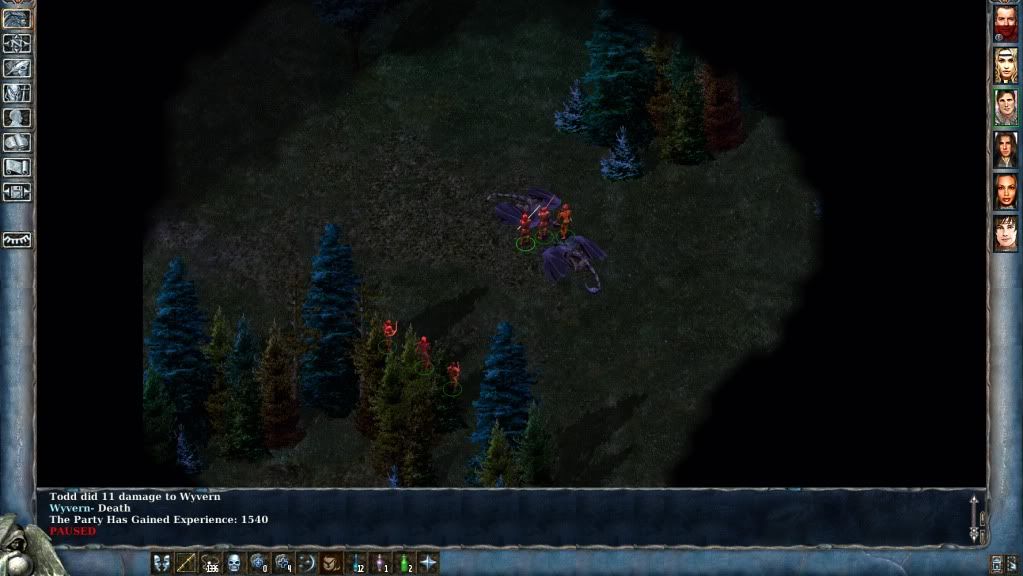1023x576 pixels.
Task: Open the inventory screen from the sidebar
Action: [x=17, y=93]
